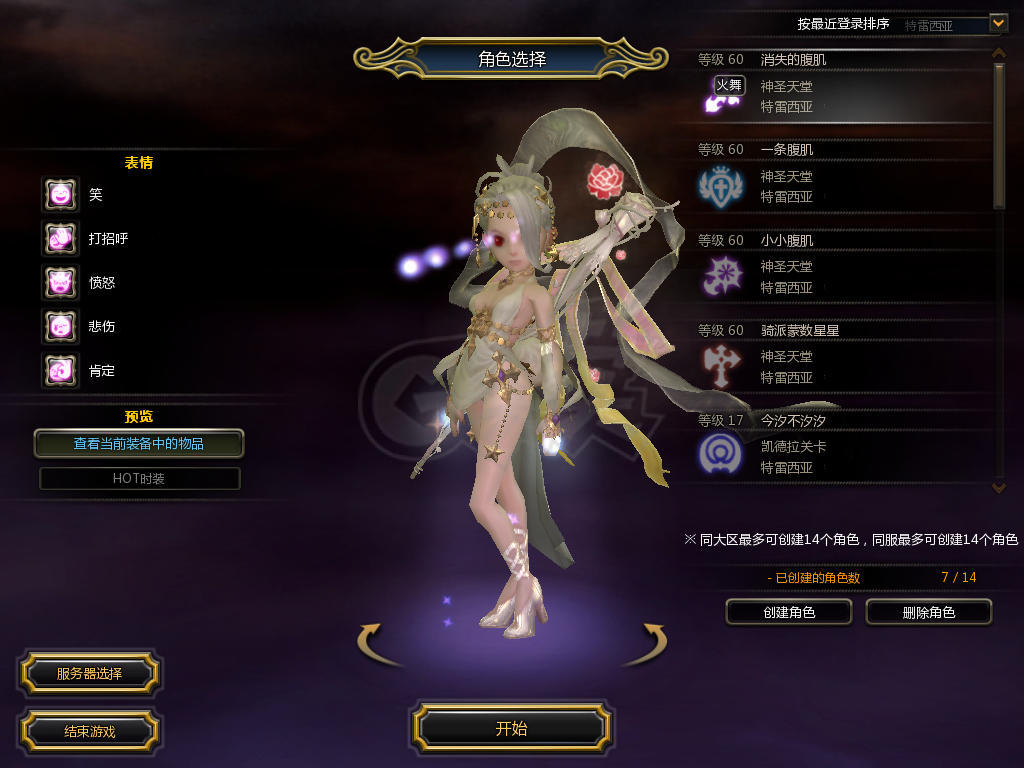This screenshot has height=768, width=1024.
Task: Choose the 悲伤 sad expression
Action: pyautogui.click(x=60, y=326)
